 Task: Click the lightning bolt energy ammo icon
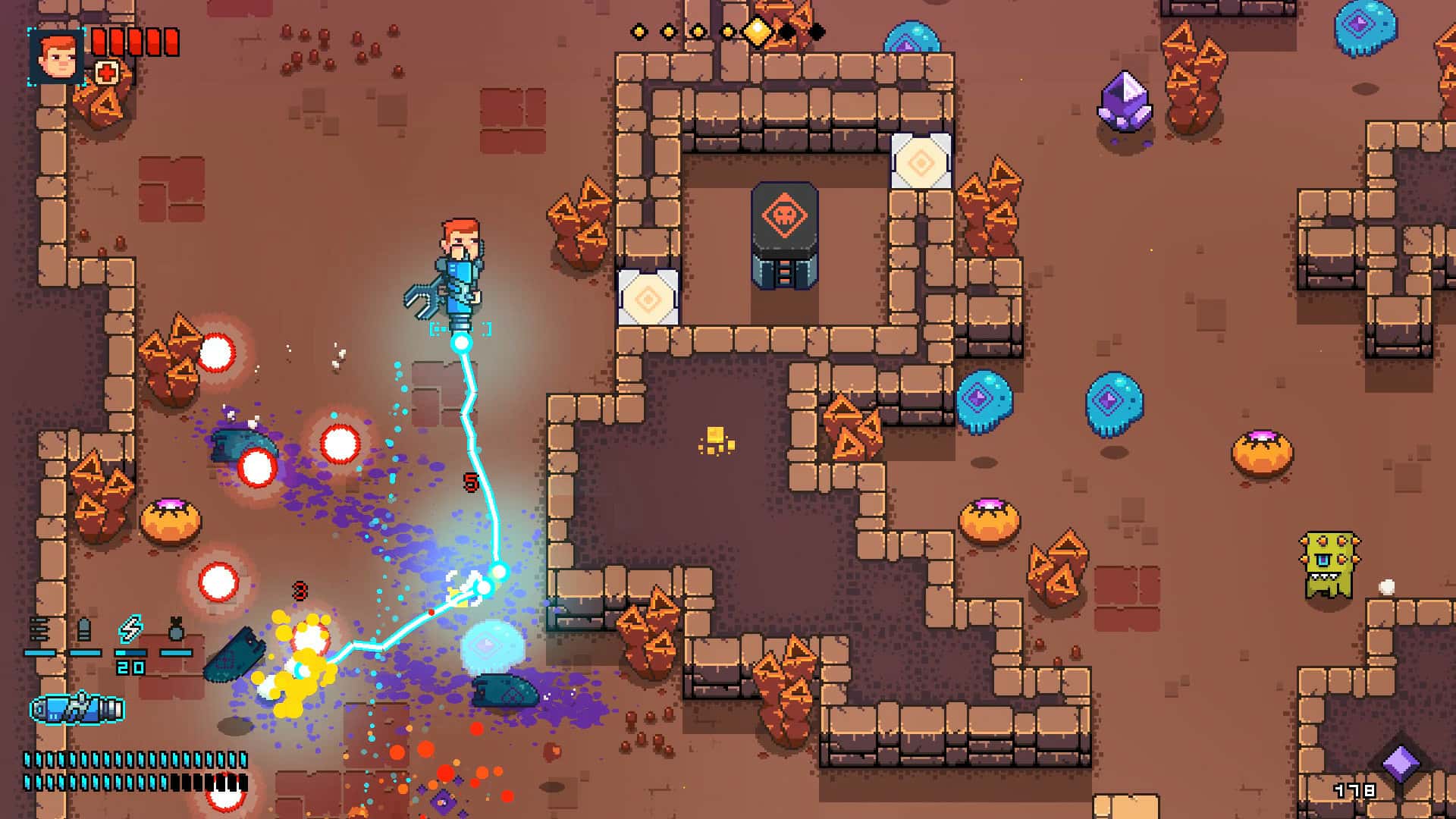coord(131,629)
